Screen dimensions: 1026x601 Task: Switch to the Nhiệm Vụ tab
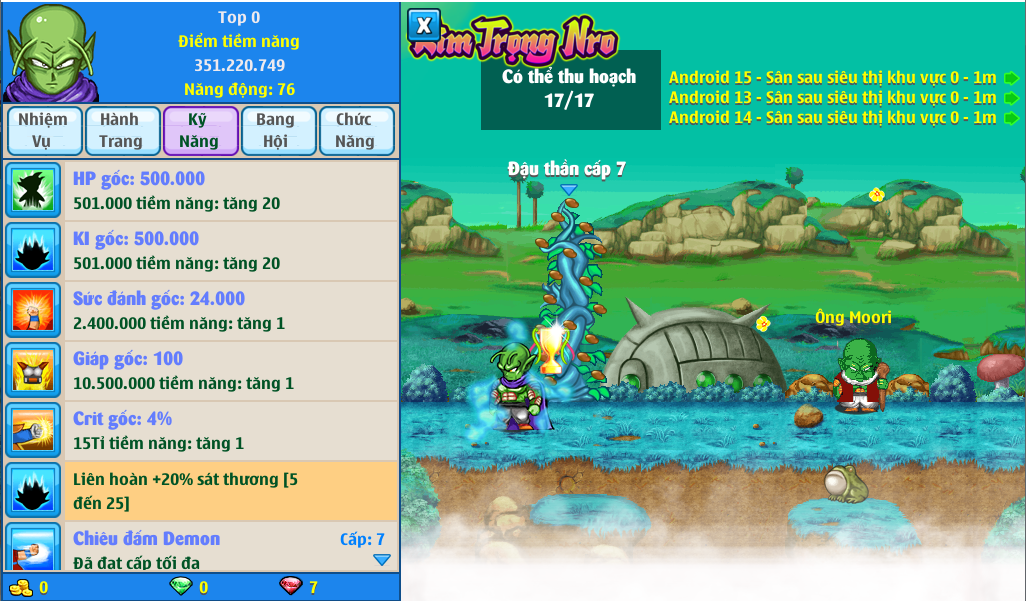[42, 130]
